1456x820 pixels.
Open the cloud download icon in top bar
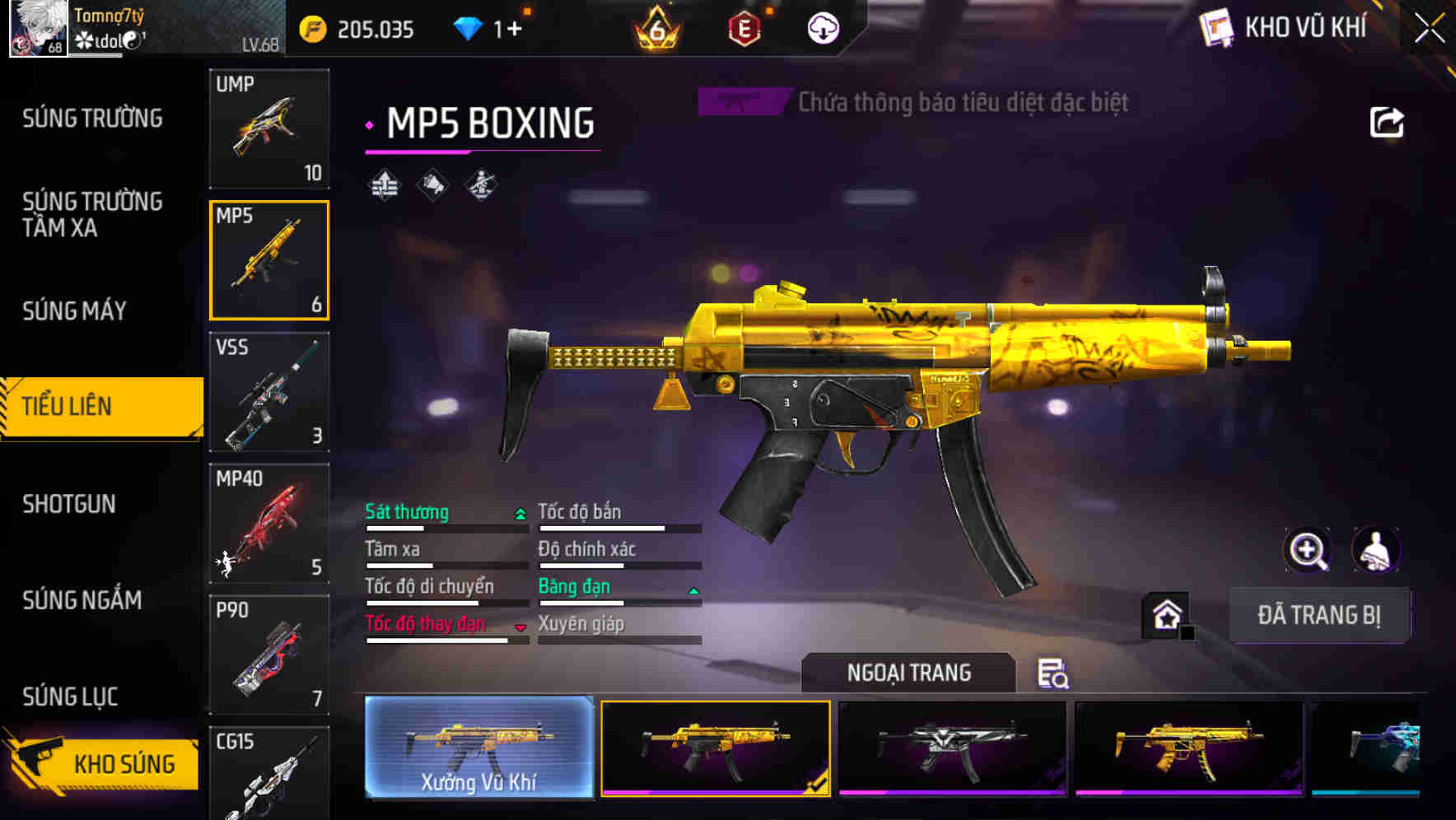click(x=821, y=27)
